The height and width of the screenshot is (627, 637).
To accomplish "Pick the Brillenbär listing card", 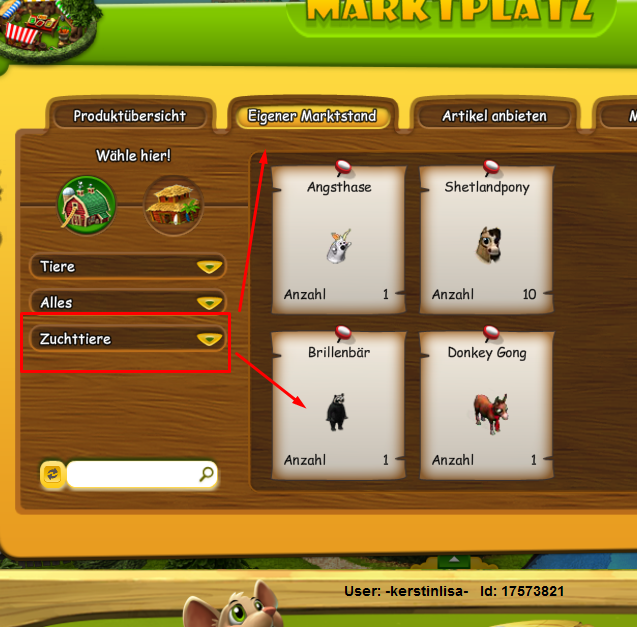I will point(338,404).
